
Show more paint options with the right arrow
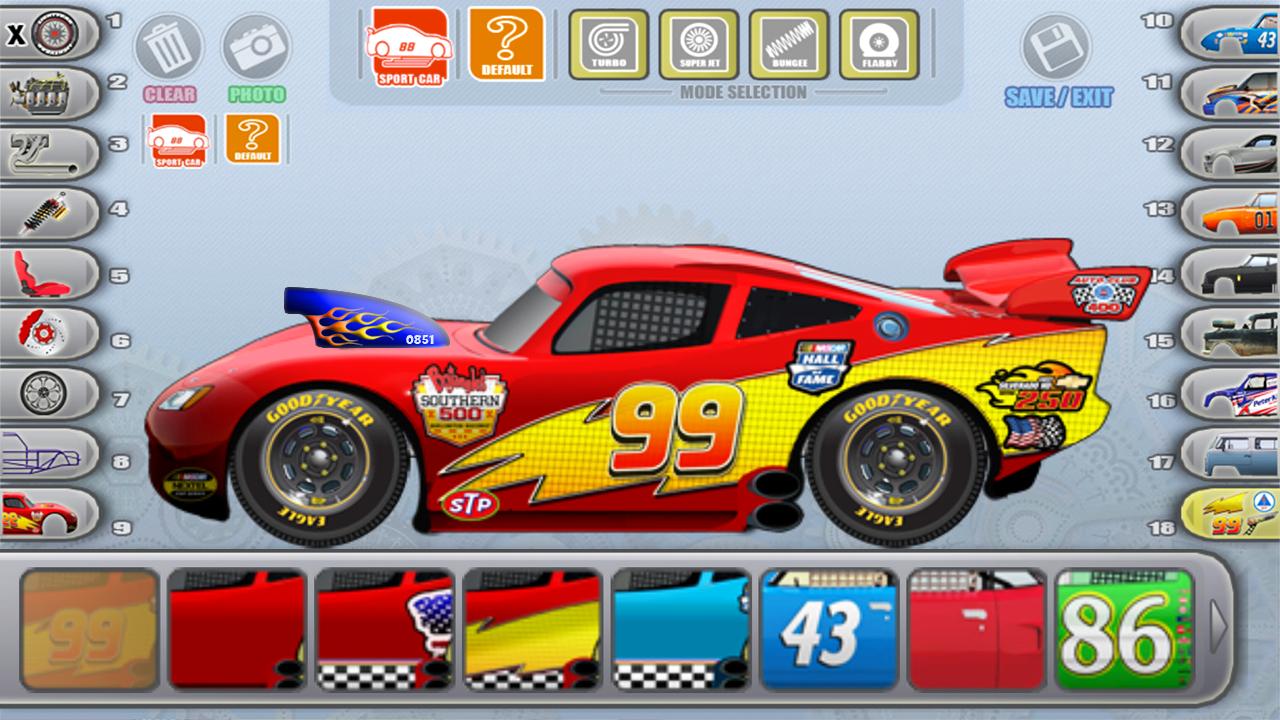pos(1217,627)
